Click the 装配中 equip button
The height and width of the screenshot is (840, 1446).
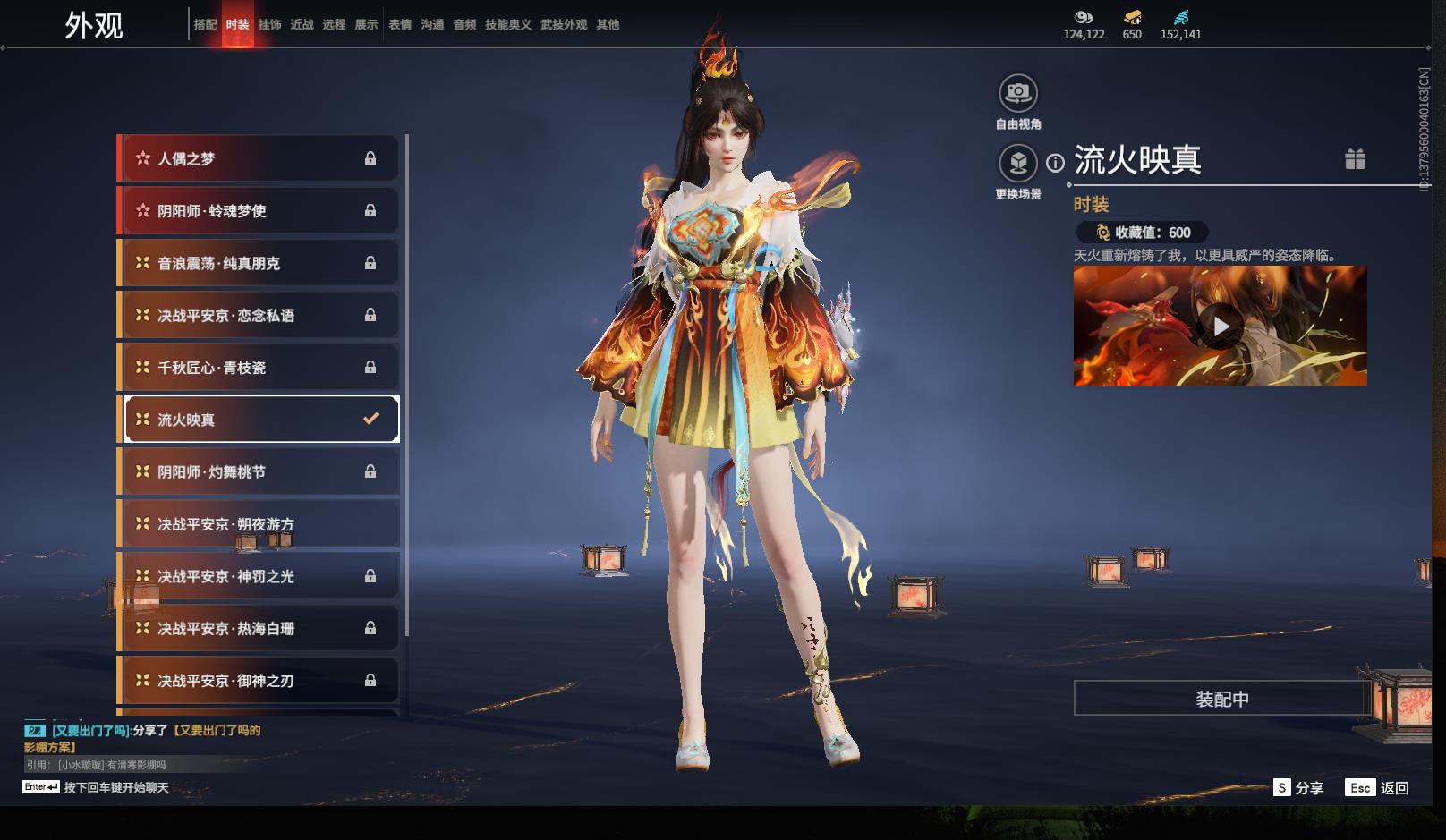coord(1221,699)
